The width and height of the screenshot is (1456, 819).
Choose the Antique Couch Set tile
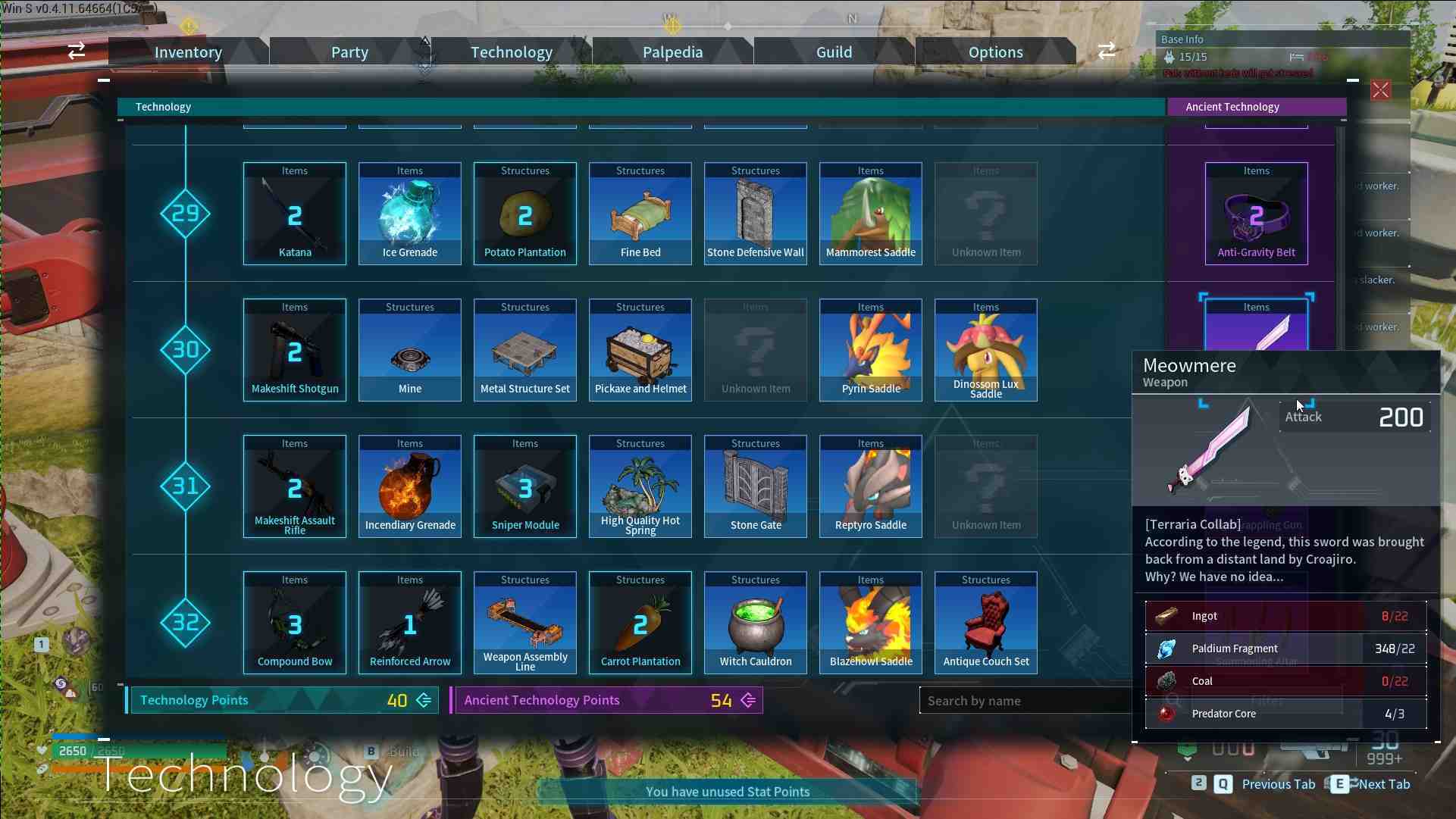(986, 623)
